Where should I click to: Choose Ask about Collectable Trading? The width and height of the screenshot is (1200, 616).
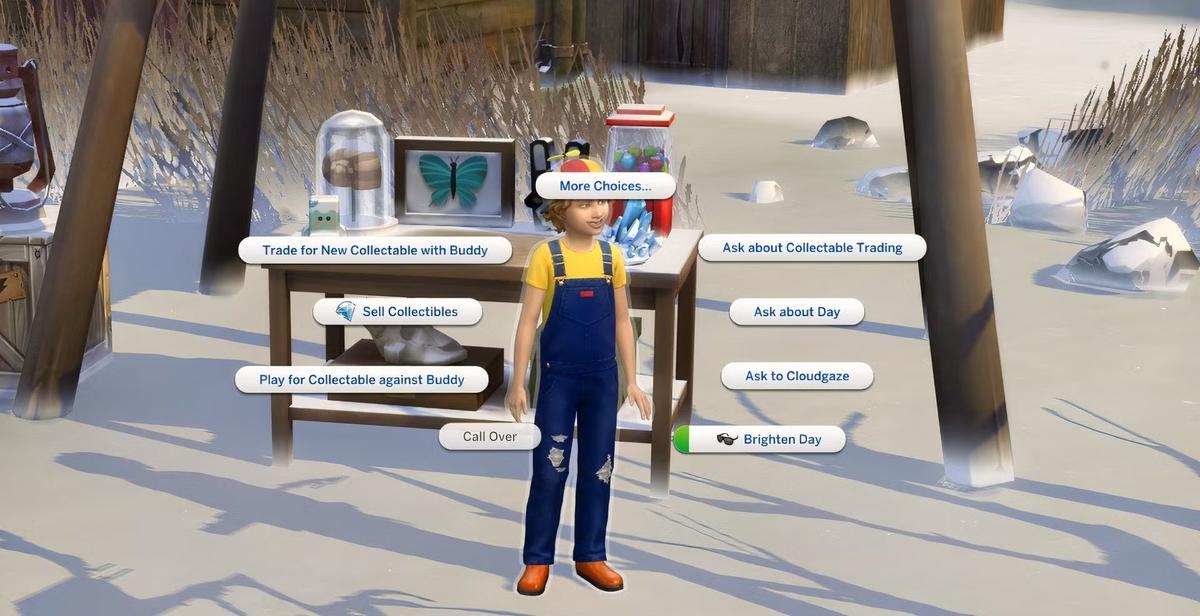[812, 248]
